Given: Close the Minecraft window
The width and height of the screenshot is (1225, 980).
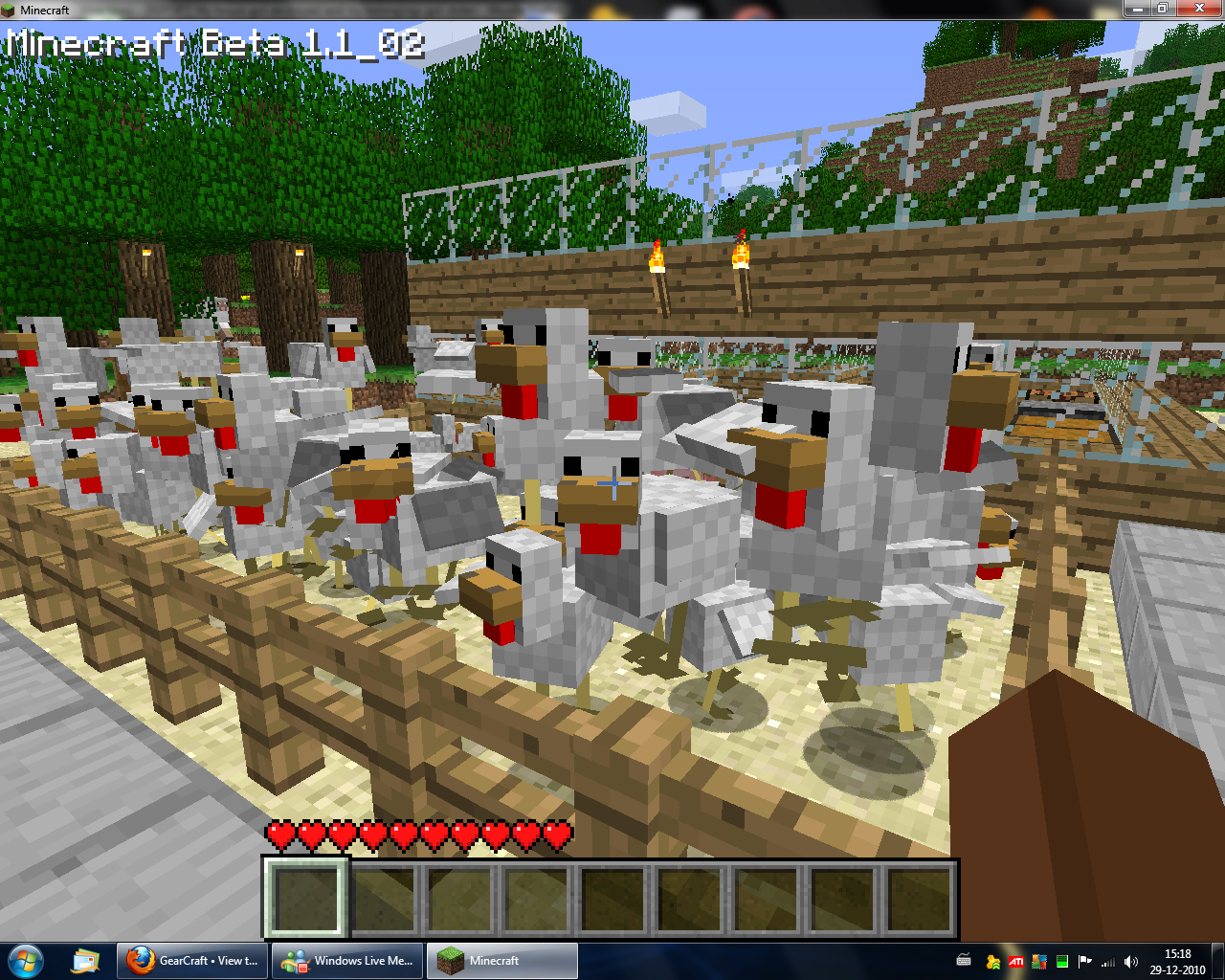Looking at the screenshot, I should [x=1200, y=9].
